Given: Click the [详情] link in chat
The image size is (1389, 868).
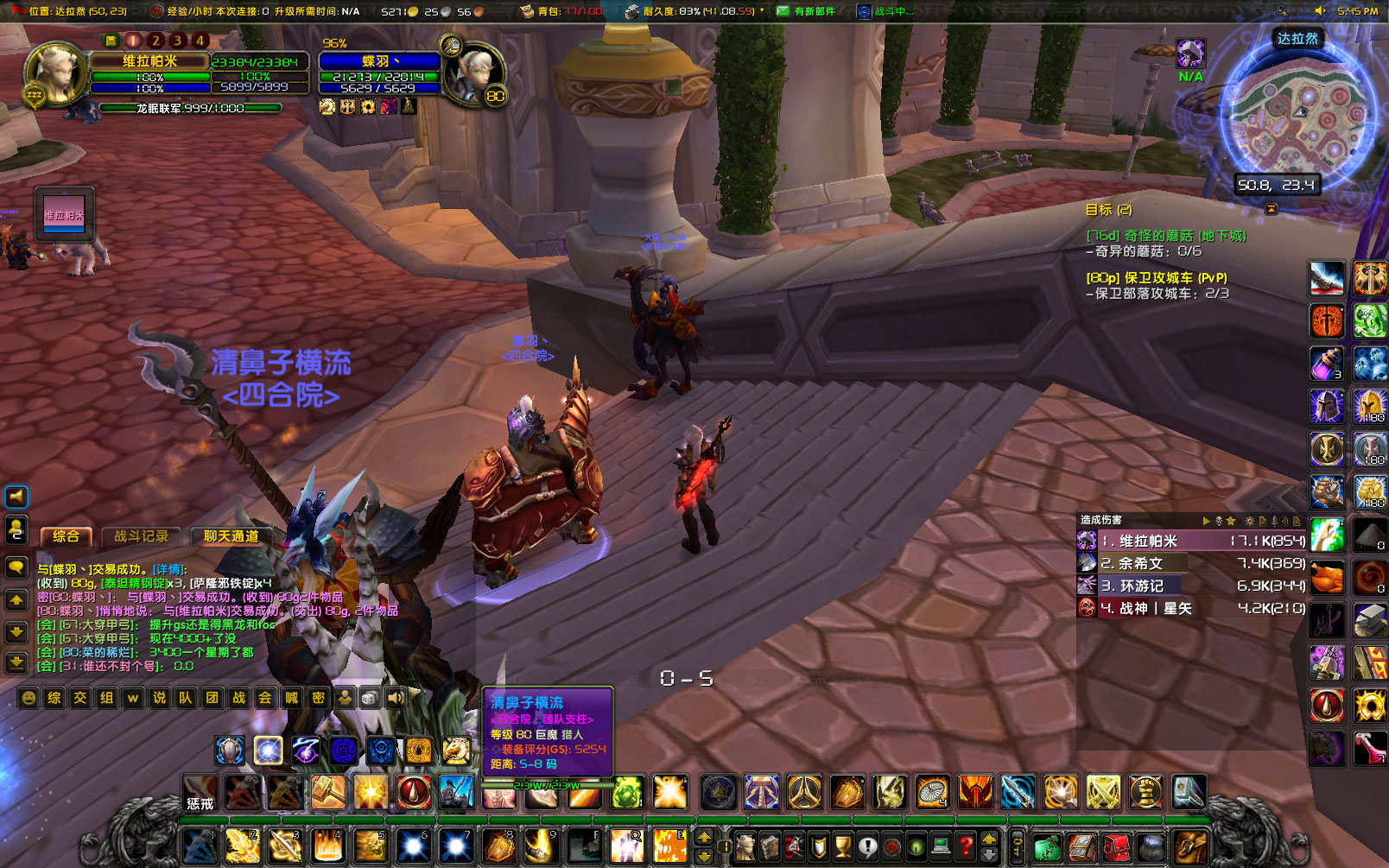Looking at the screenshot, I should [168, 570].
